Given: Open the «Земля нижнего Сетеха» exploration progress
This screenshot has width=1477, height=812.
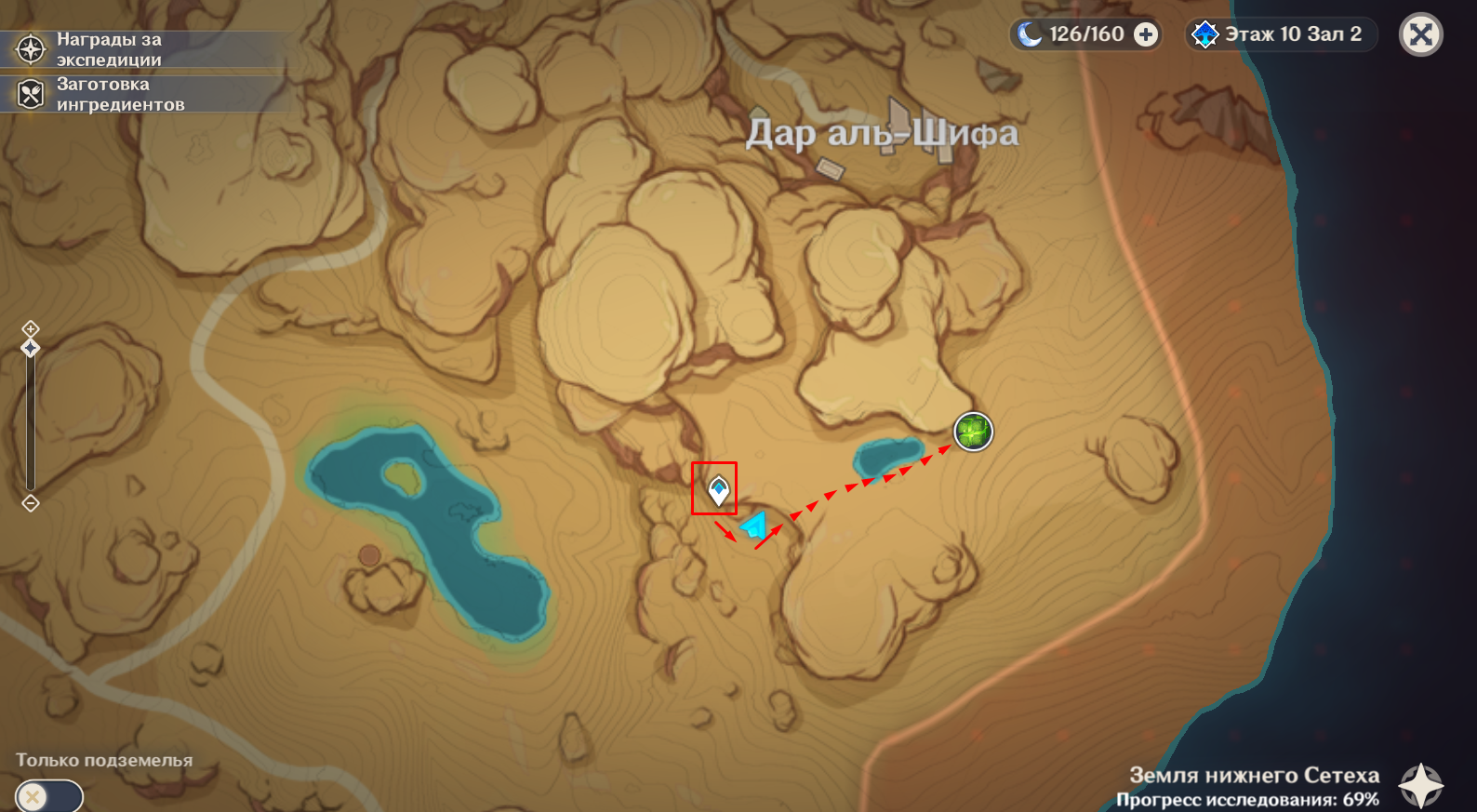Looking at the screenshot, I should tap(1253, 786).
